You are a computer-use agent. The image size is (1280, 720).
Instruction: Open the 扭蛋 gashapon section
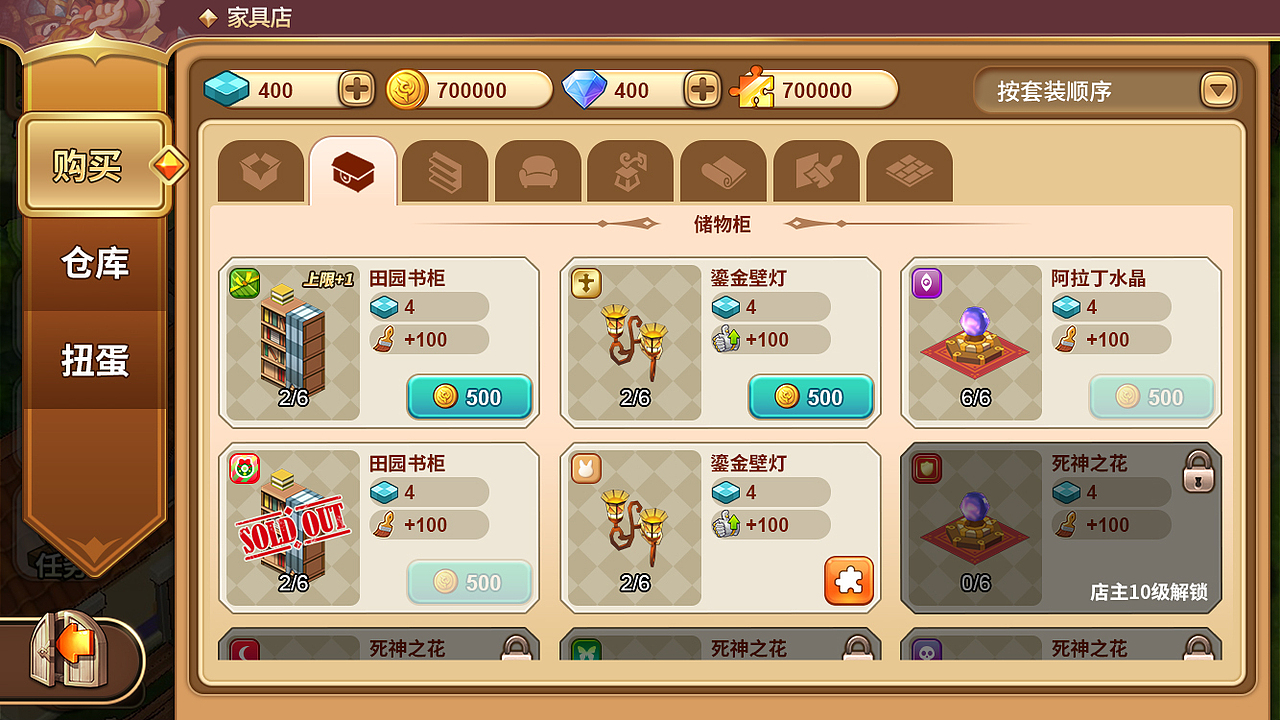pyautogui.click(x=97, y=362)
